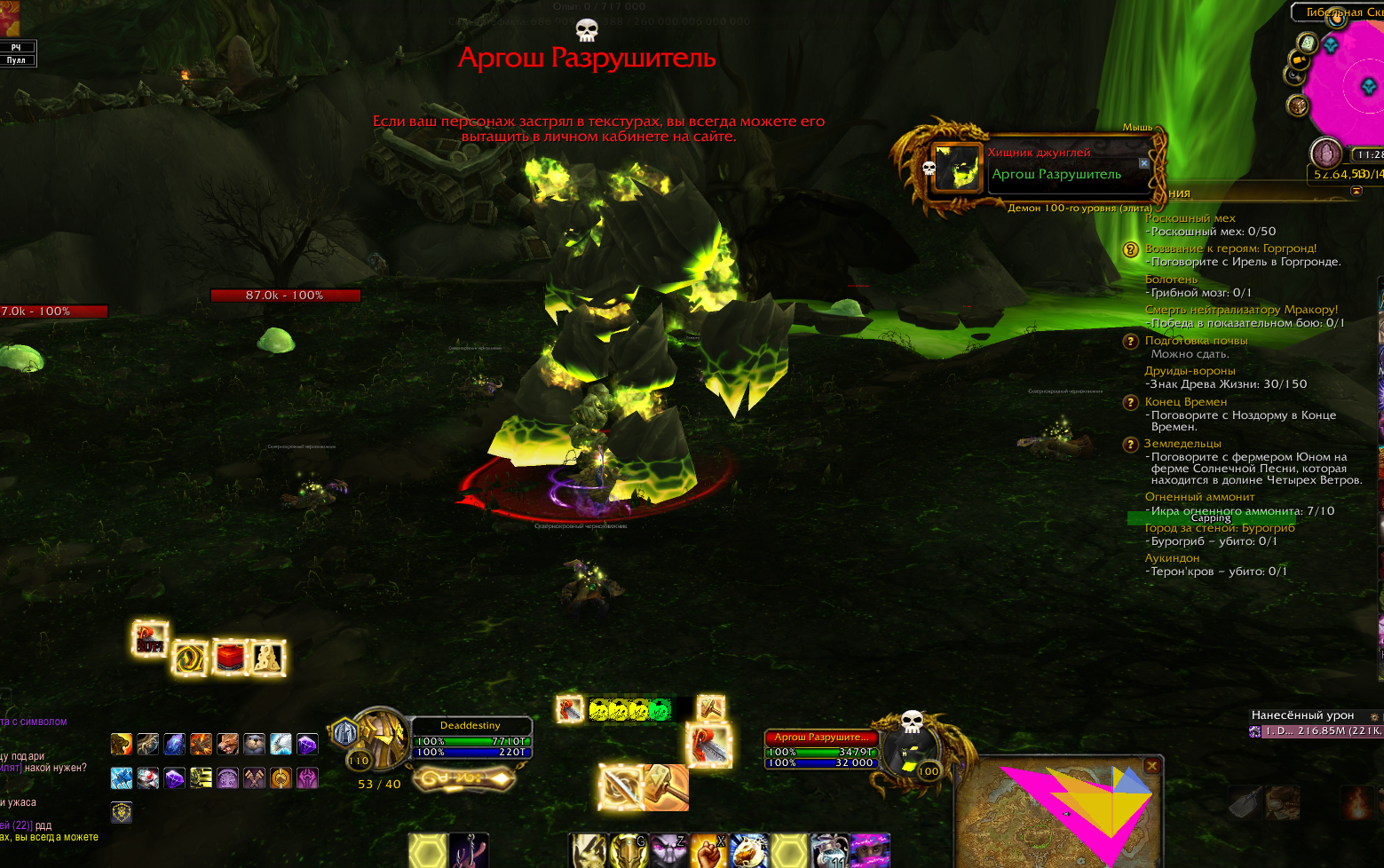Open the Конец Времен quest entry
The height and width of the screenshot is (868, 1384).
tap(1186, 402)
